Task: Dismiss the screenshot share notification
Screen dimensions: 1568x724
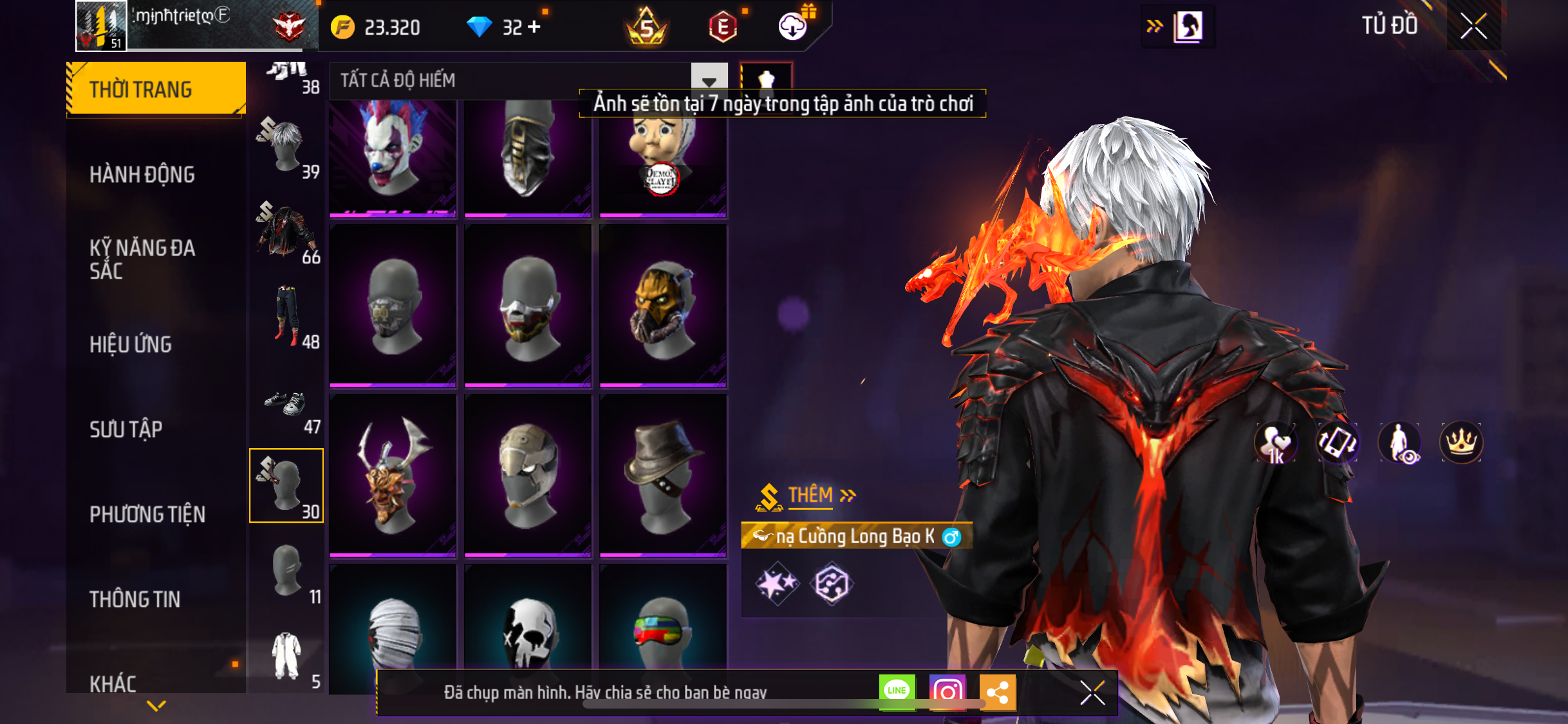Action: (1092, 693)
